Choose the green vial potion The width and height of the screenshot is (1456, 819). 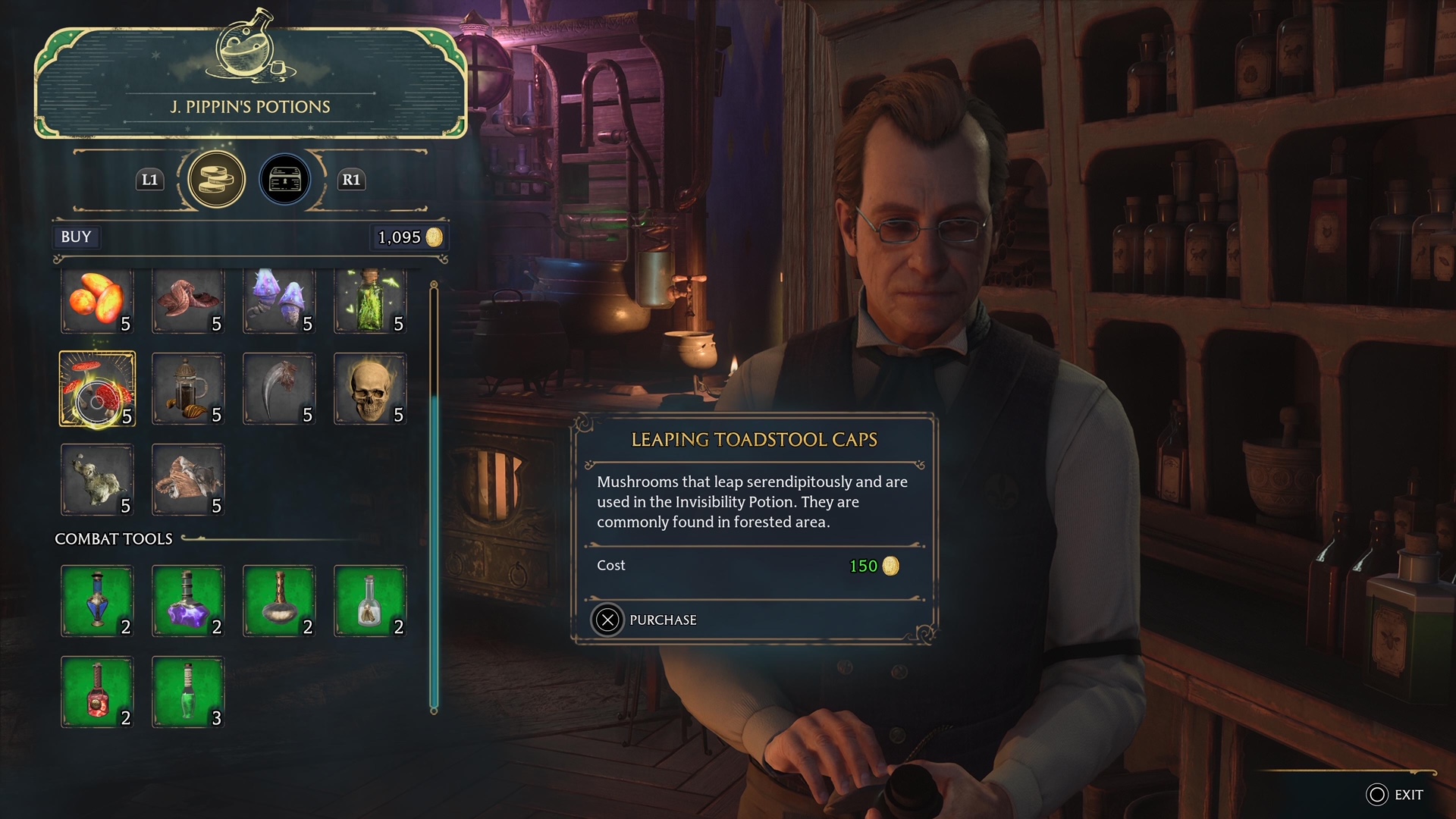tap(188, 692)
